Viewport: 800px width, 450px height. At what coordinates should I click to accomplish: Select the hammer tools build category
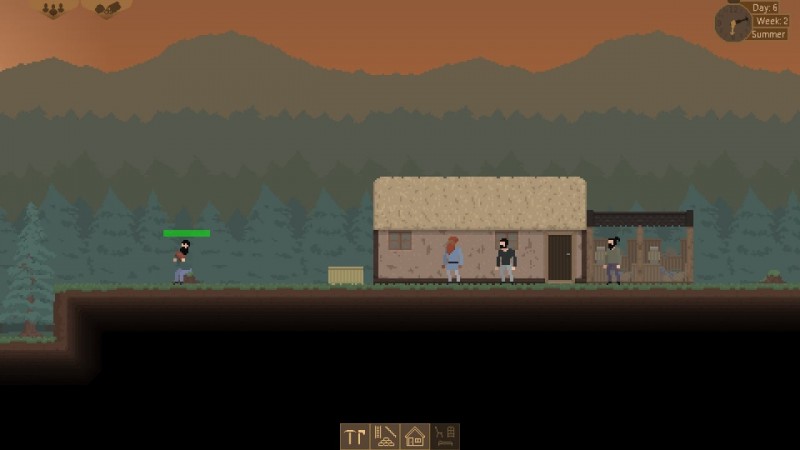[355, 436]
